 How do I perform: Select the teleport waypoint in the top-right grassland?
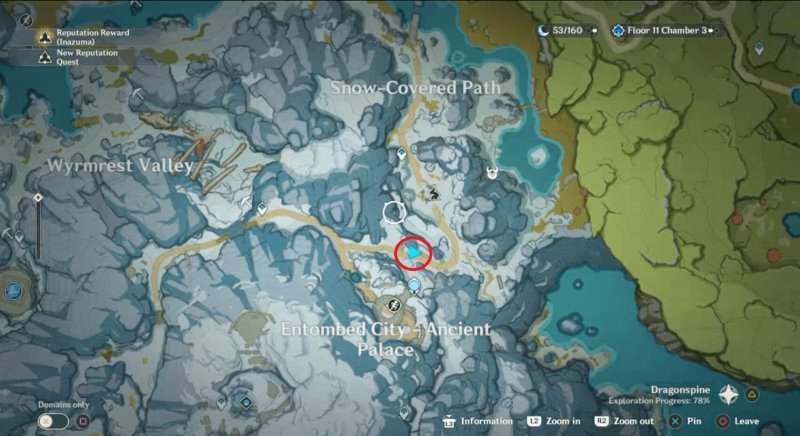(x=759, y=48)
